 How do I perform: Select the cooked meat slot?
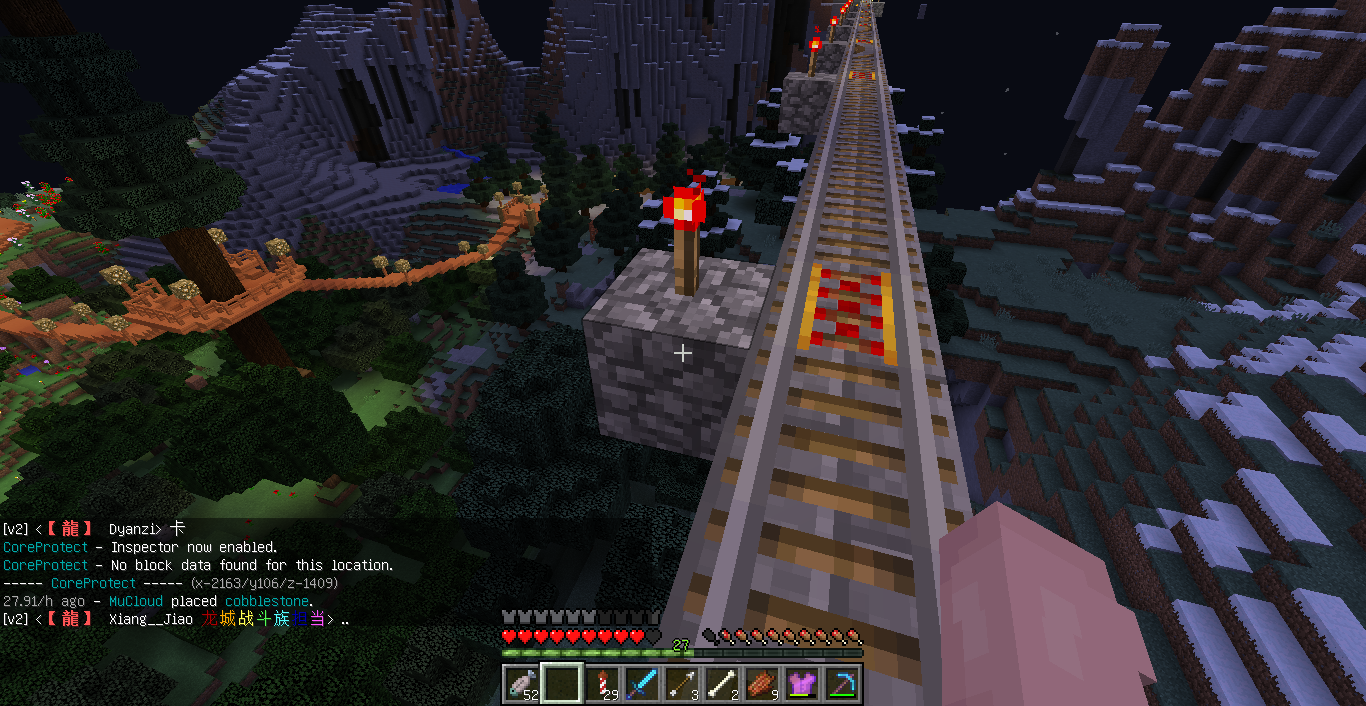(762, 683)
